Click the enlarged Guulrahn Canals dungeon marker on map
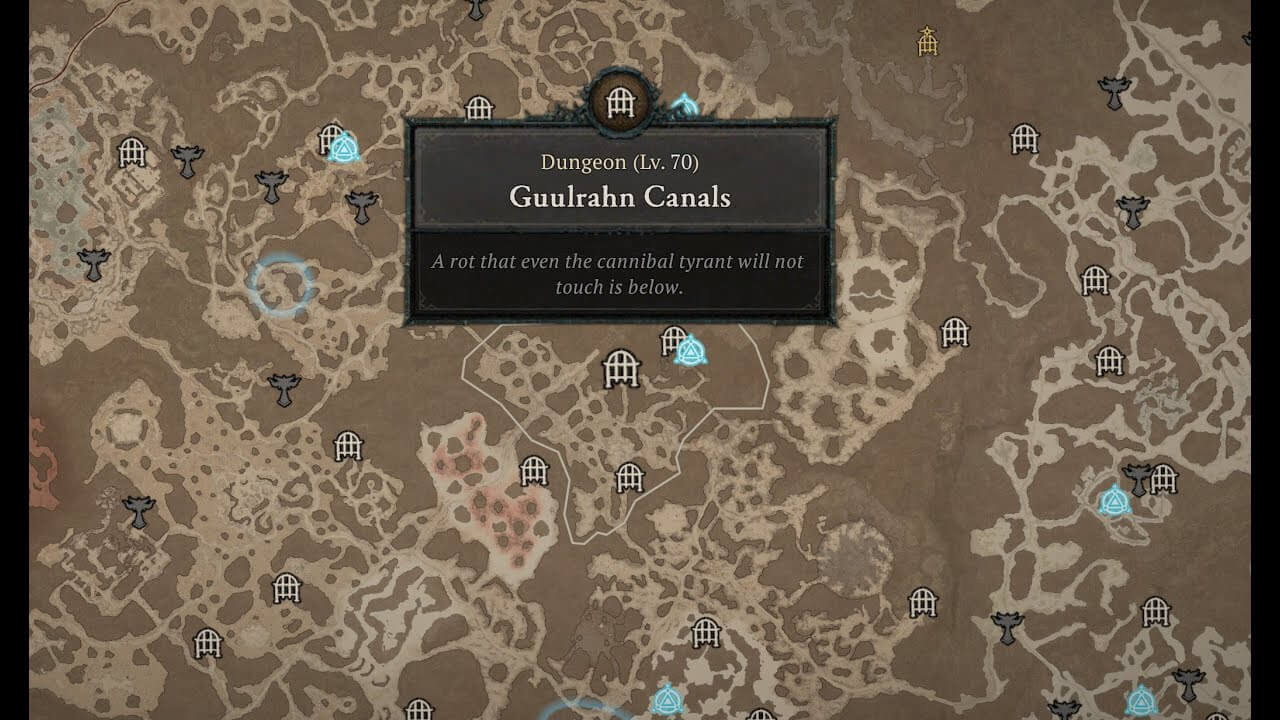Screen dimensions: 1280x720 pos(621,369)
